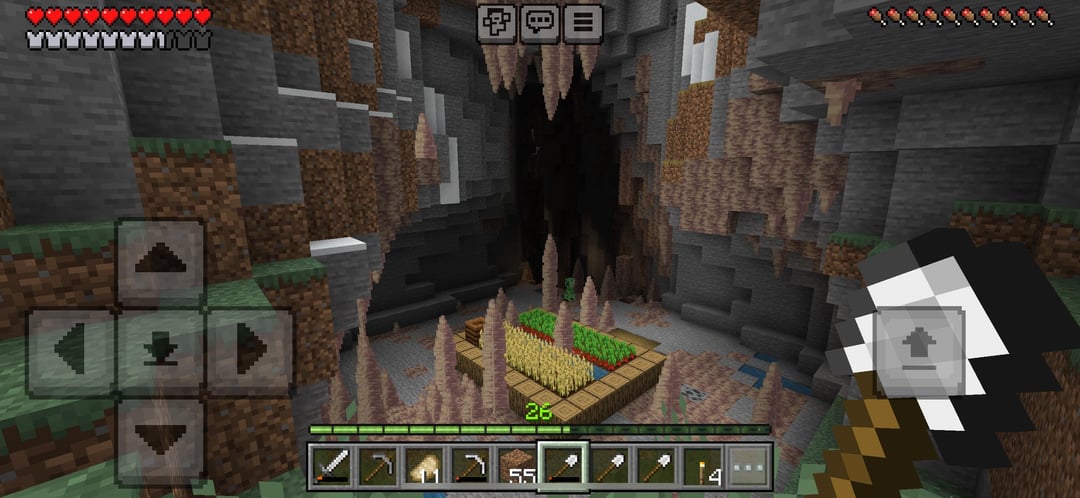Tap the move left arrow
The width and height of the screenshot is (1080, 498).
click(x=71, y=351)
